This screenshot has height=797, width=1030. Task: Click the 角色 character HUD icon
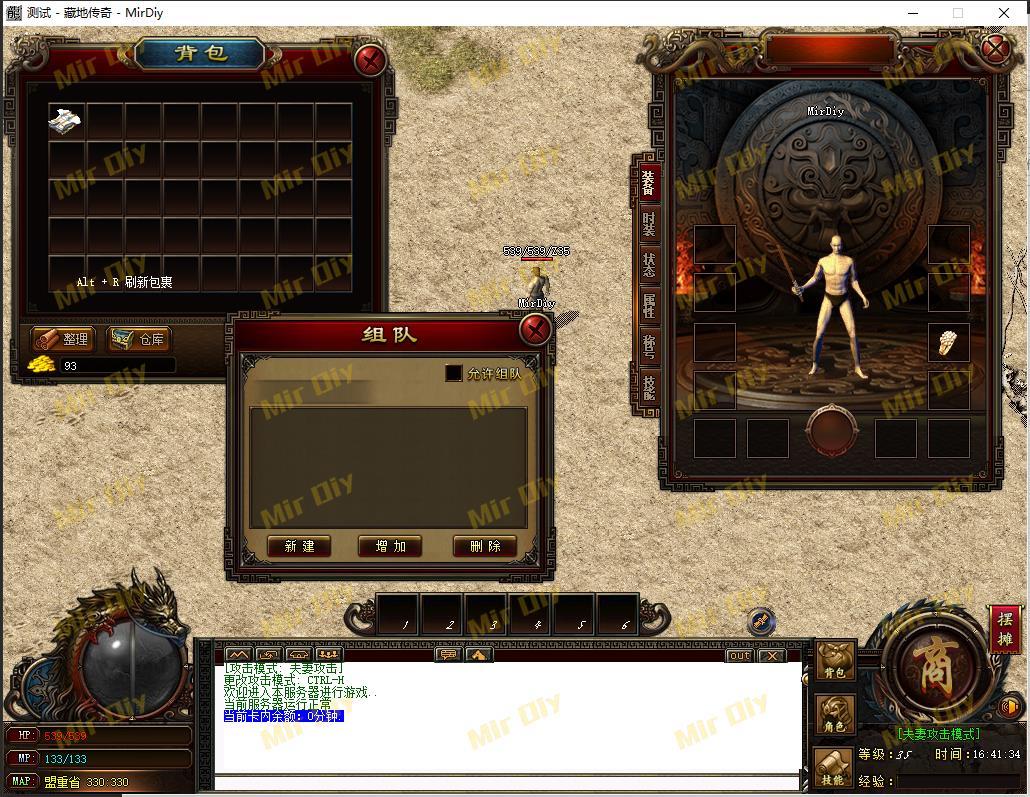coord(834,714)
